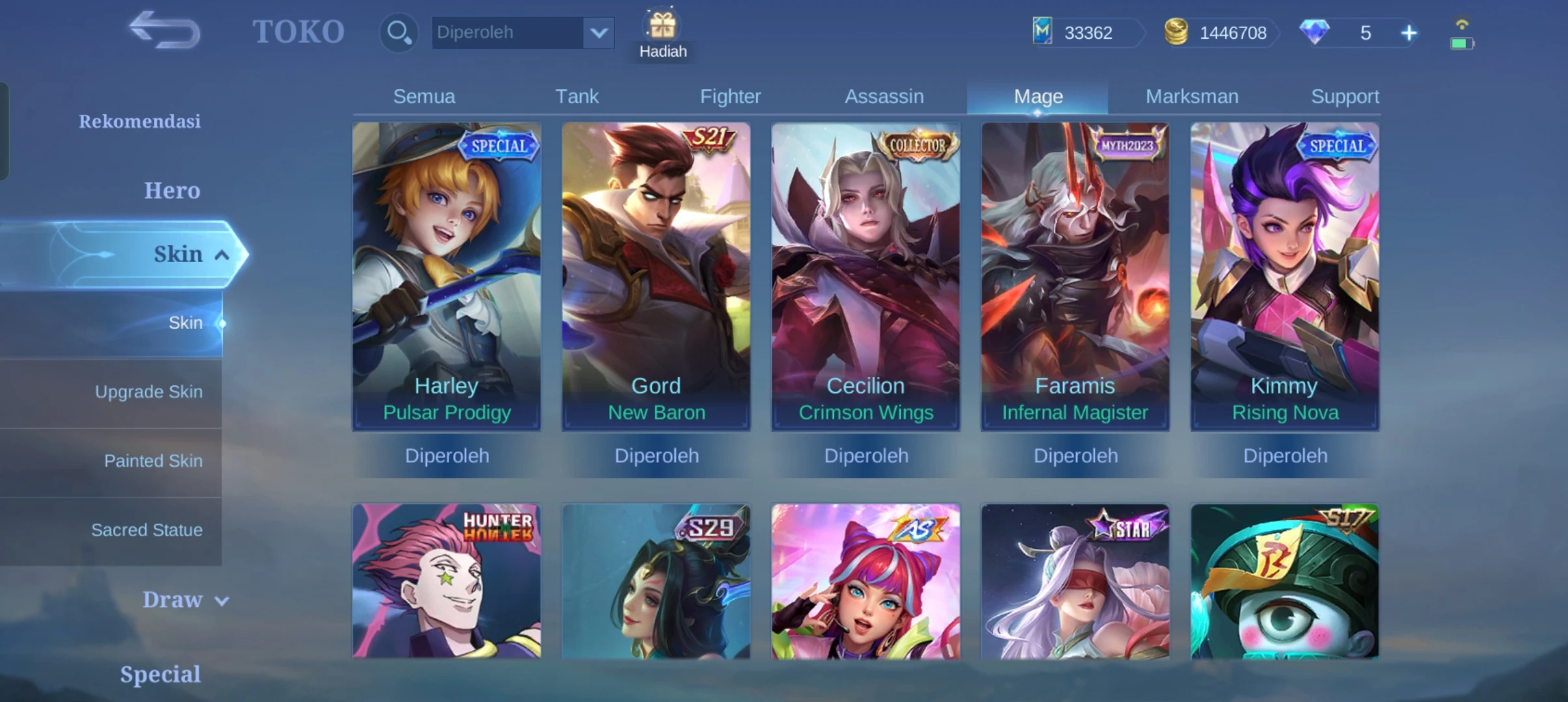View Cecilion Crimson Wings skin card

click(865, 276)
